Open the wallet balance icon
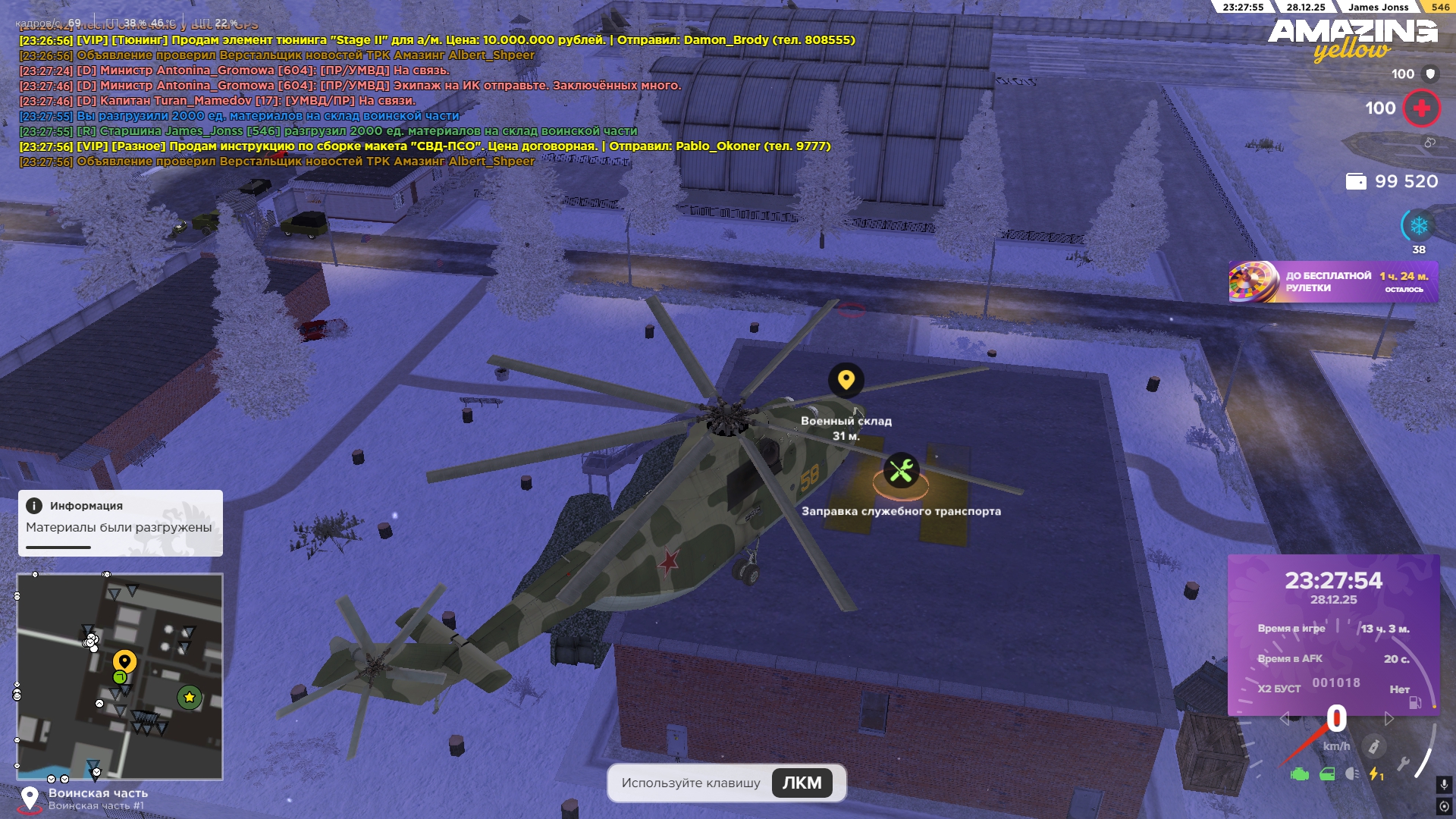1456x819 pixels. pos(1355,181)
